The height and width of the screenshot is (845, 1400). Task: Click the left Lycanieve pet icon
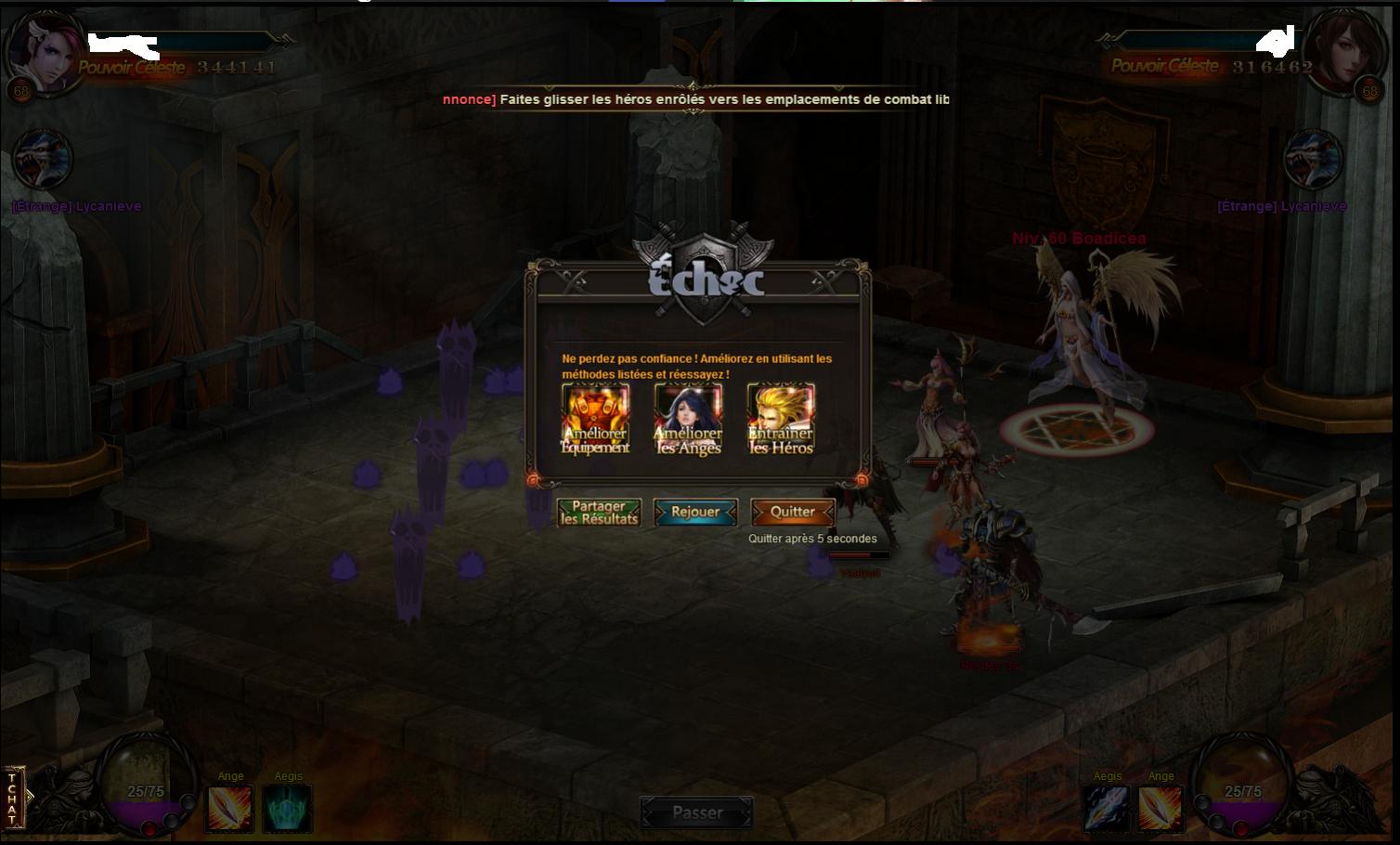click(43, 161)
